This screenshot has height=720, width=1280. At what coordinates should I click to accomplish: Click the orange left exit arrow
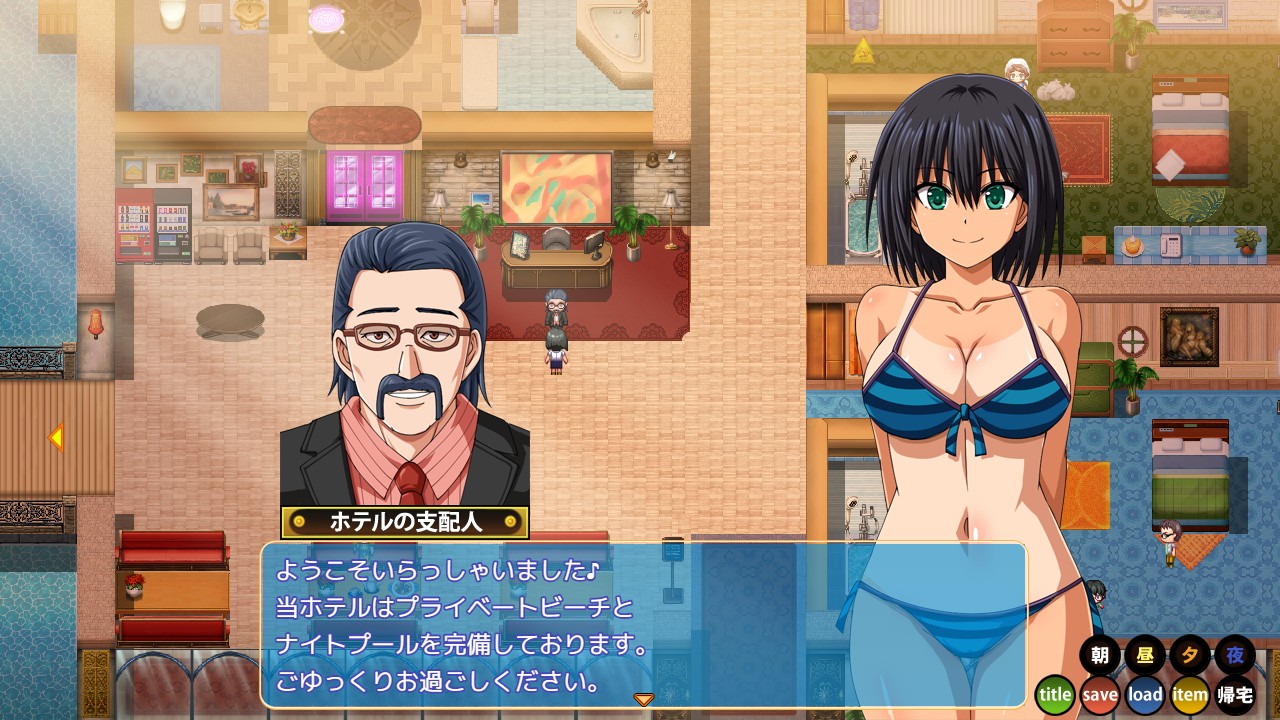click(x=56, y=437)
